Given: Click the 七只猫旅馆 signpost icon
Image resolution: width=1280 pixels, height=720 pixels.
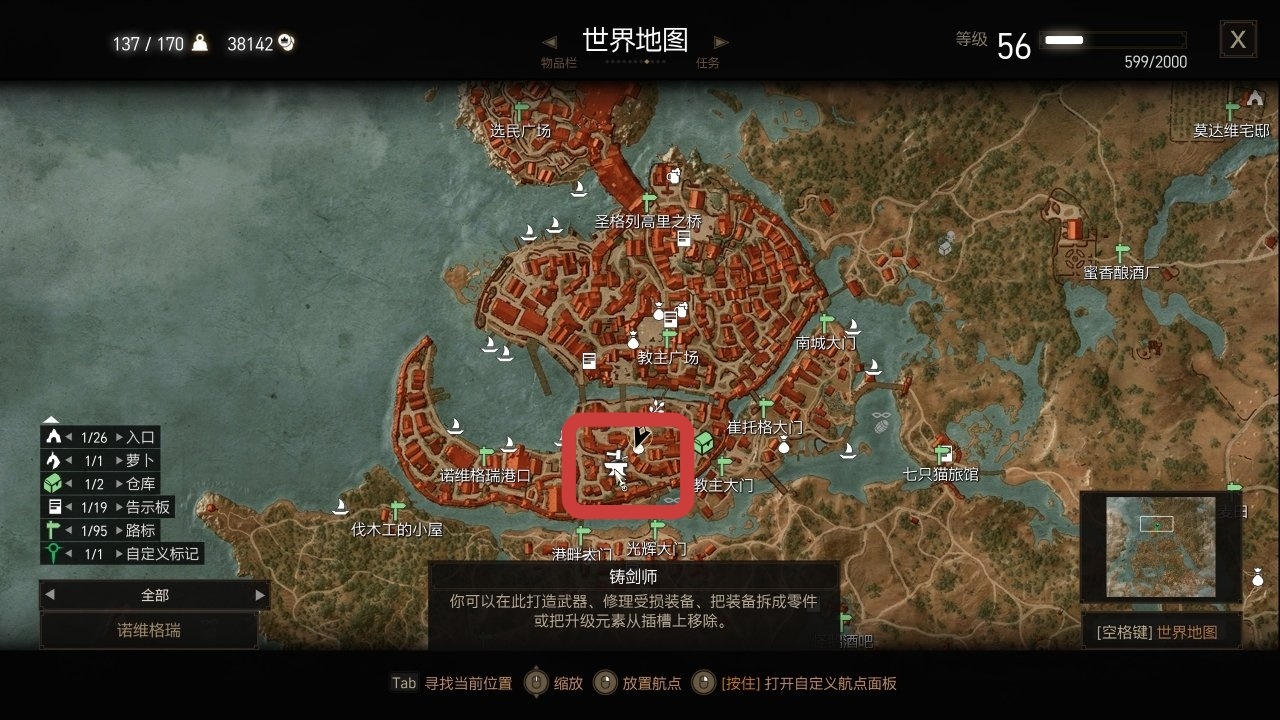Looking at the screenshot, I should (x=938, y=452).
